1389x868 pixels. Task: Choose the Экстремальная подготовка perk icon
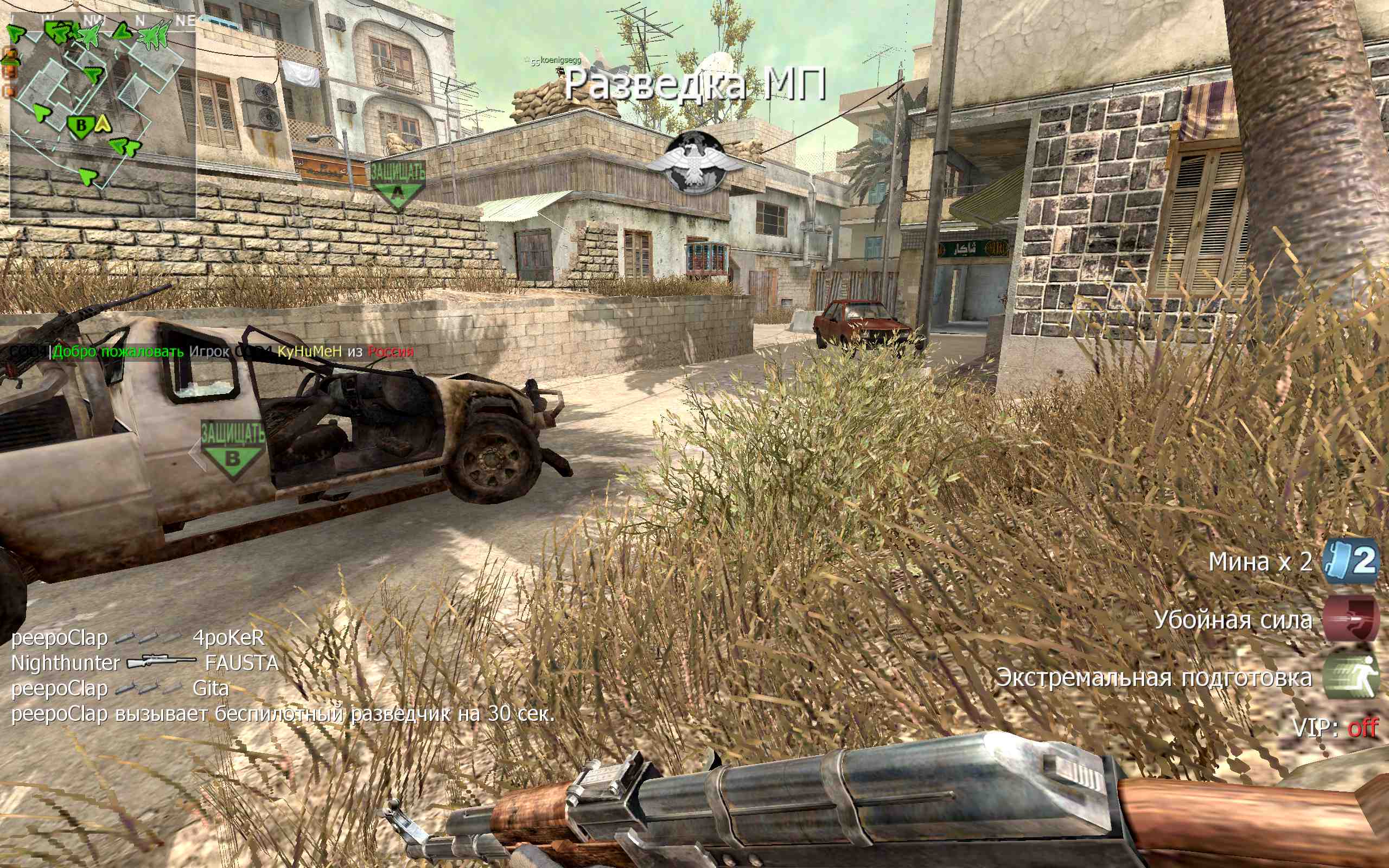(1350, 678)
